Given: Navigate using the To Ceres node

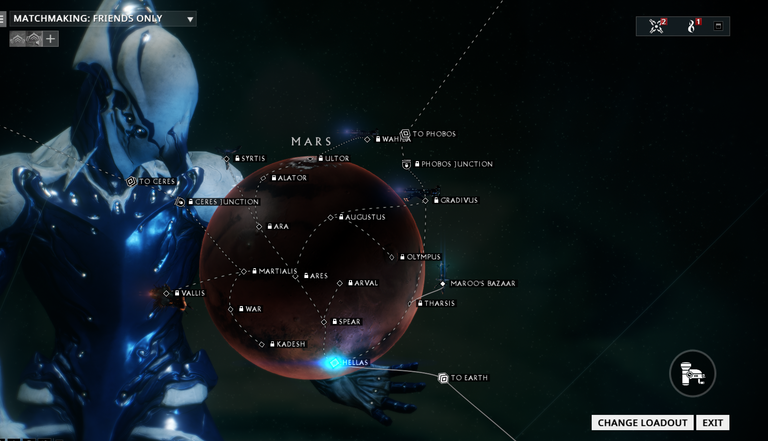Looking at the screenshot, I should pyautogui.click(x=131, y=182).
